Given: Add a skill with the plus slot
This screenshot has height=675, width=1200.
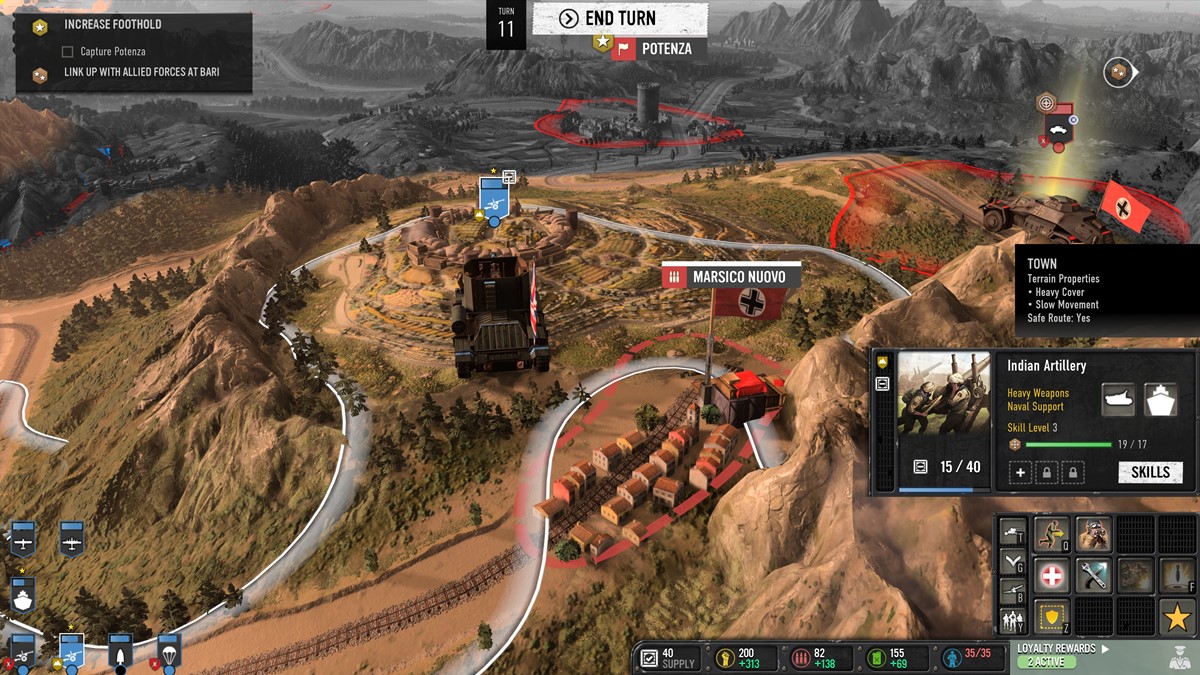Looking at the screenshot, I should (x=1020, y=472).
